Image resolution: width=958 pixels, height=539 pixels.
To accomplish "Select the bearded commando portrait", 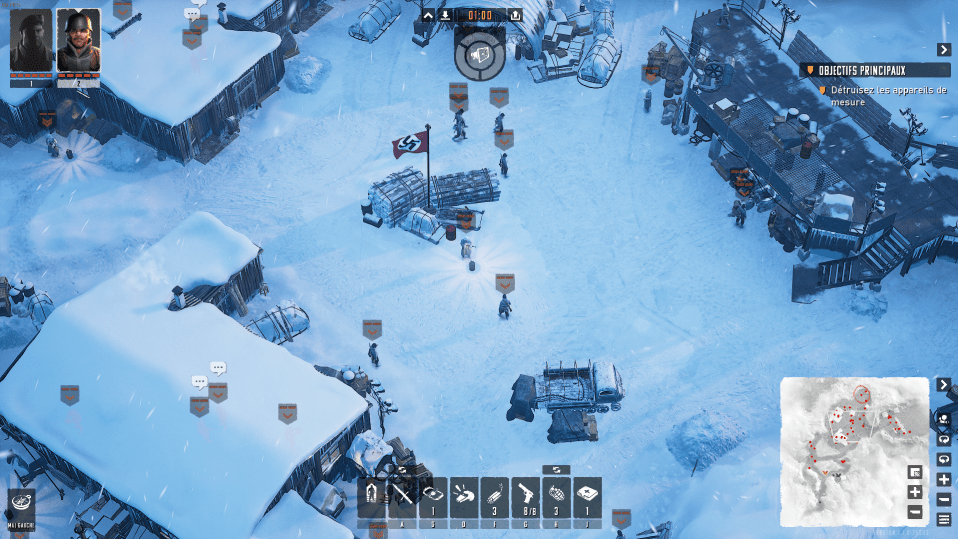I will (x=31, y=41).
